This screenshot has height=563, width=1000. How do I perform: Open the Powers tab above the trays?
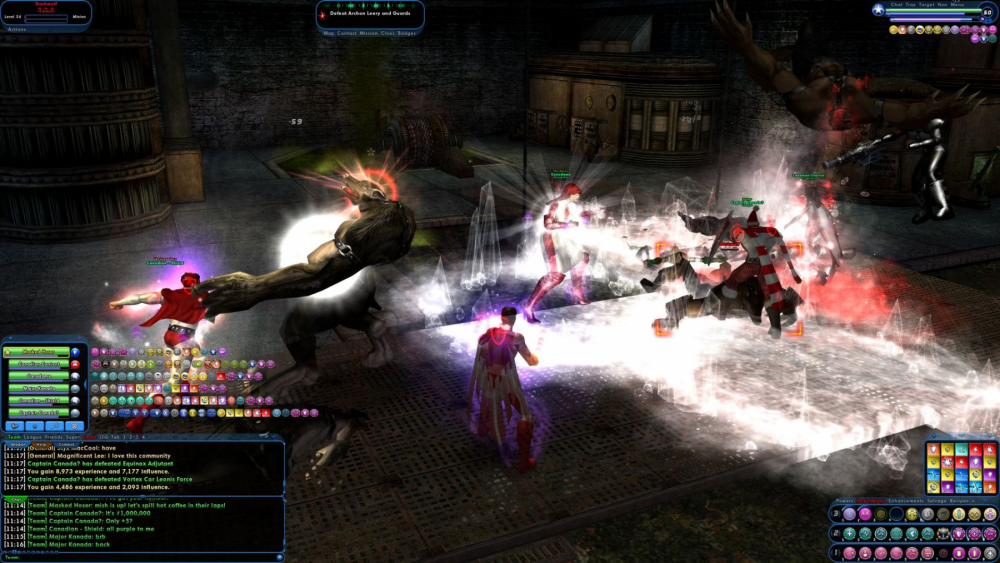click(x=844, y=502)
